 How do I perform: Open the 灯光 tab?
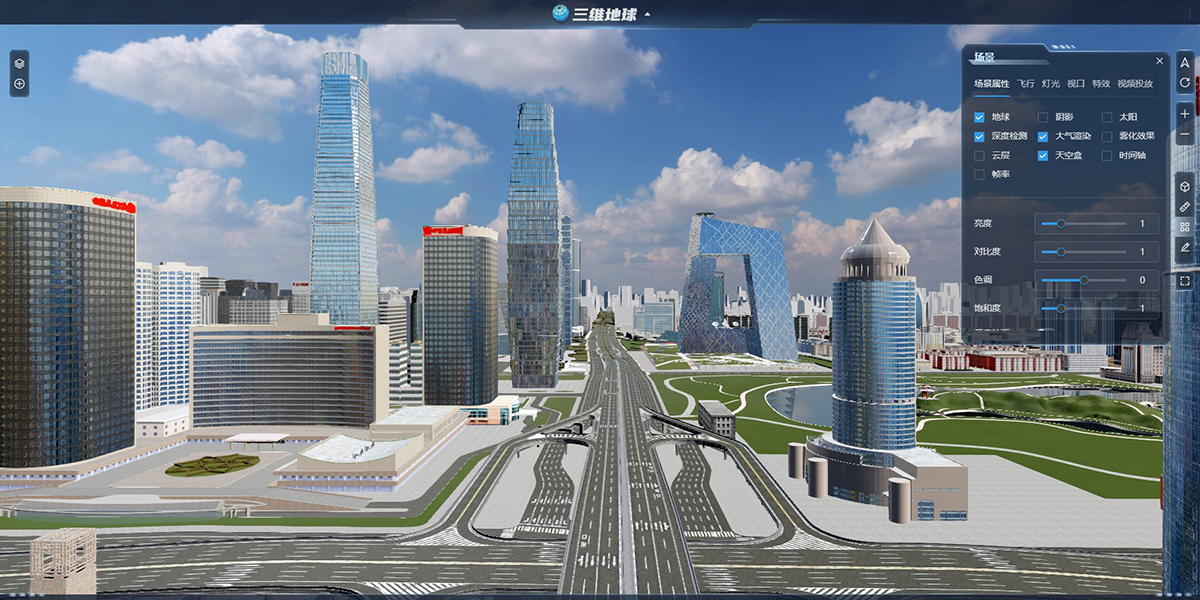pyautogui.click(x=1050, y=84)
